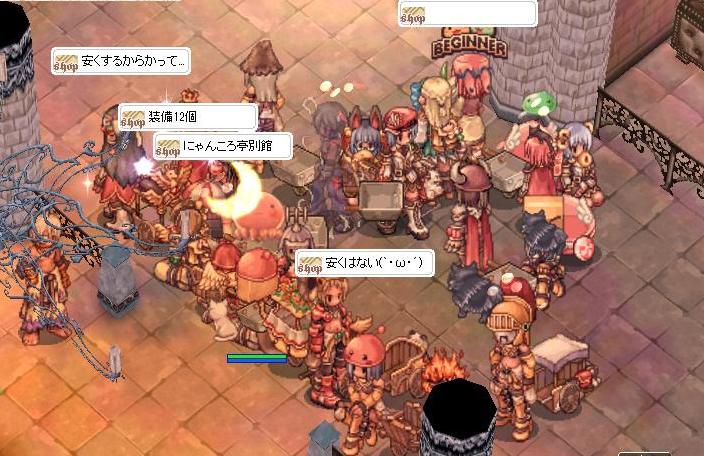The width and height of the screenshot is (704, 456).
Task: Open the 装備12個 vendor shop sign
Action: pos(188,118)
